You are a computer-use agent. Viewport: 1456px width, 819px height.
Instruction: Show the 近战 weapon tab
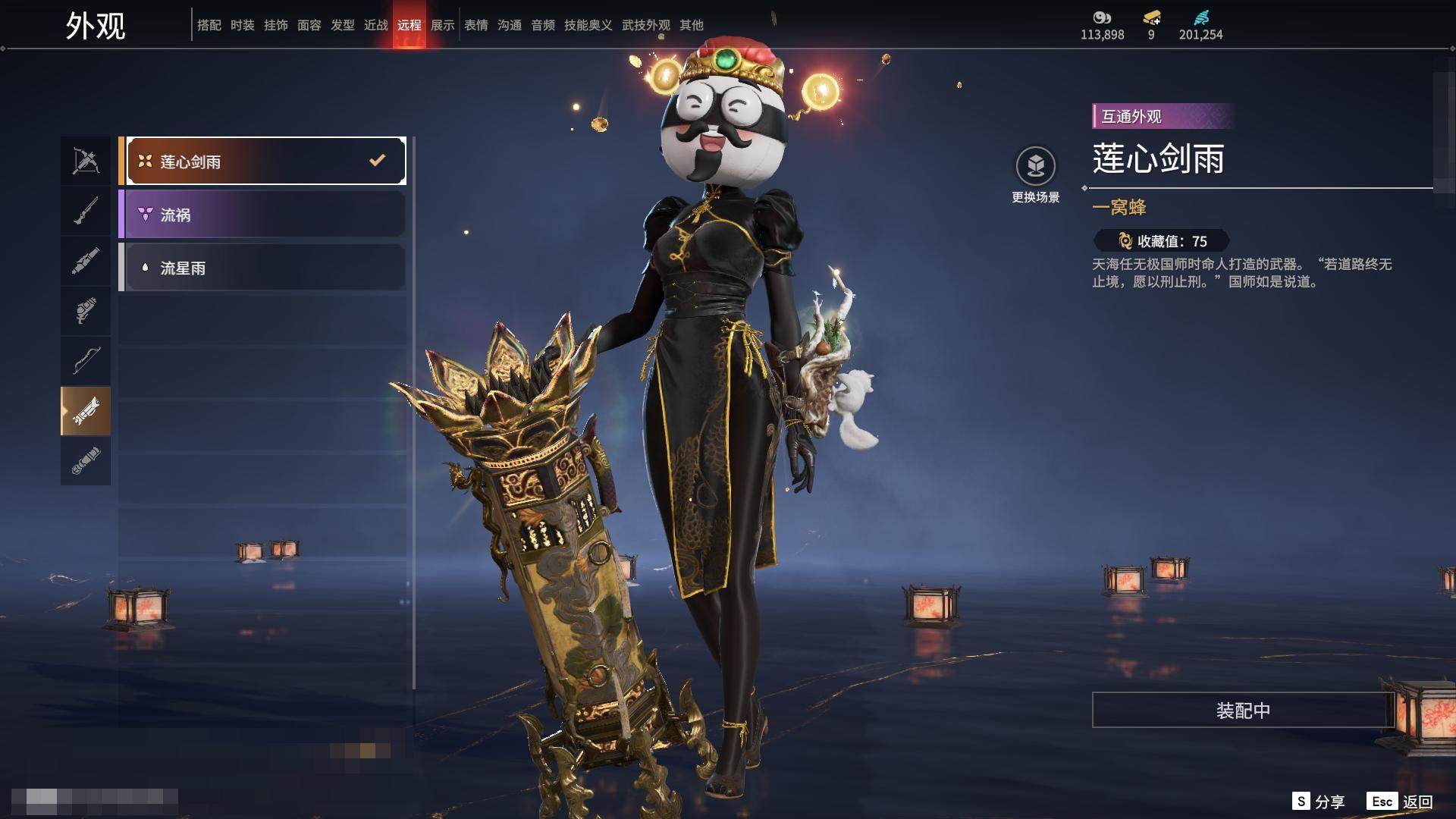tap(376, 25)
